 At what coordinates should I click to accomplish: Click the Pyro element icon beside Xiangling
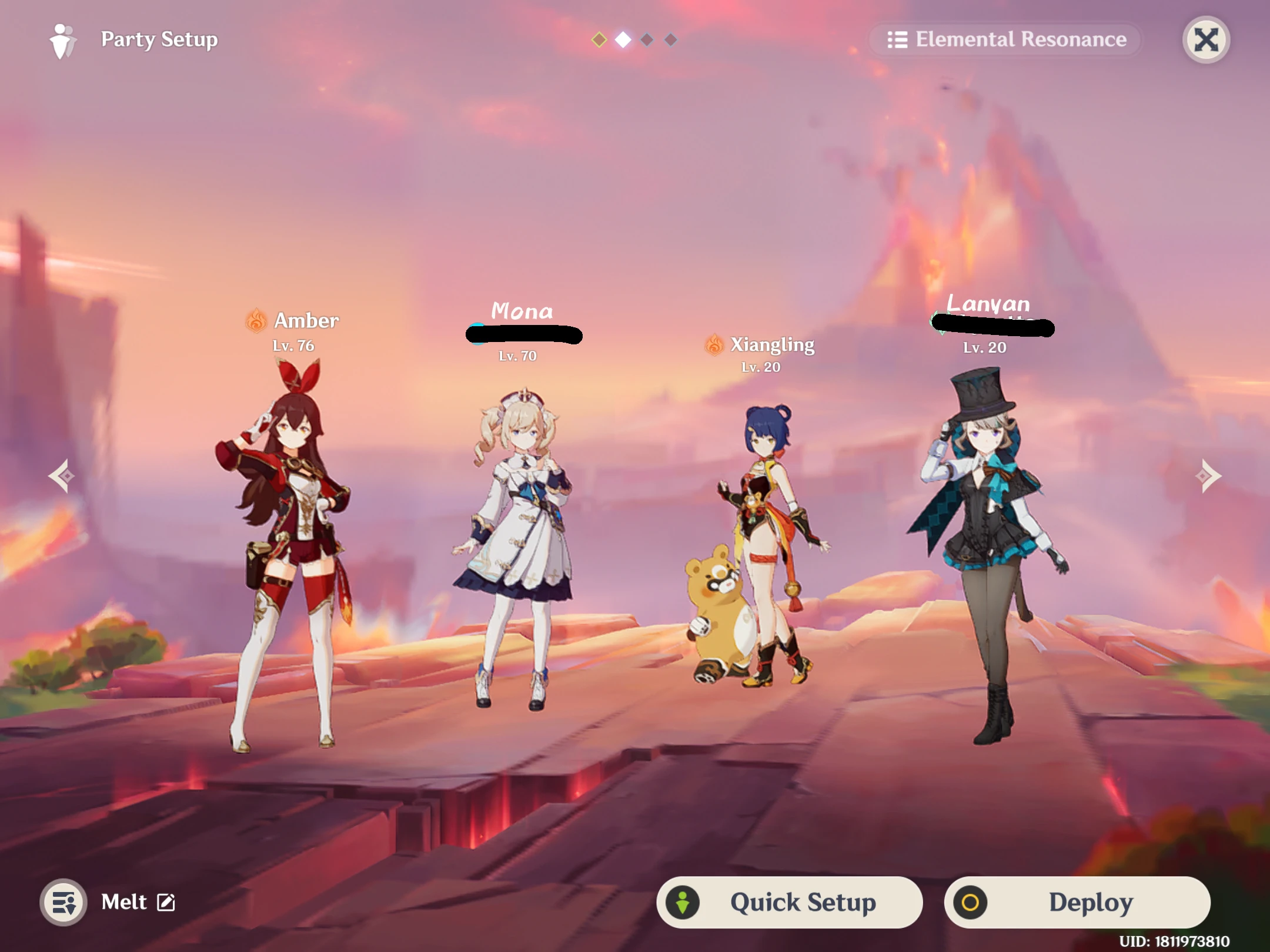[x=715, y=344]
